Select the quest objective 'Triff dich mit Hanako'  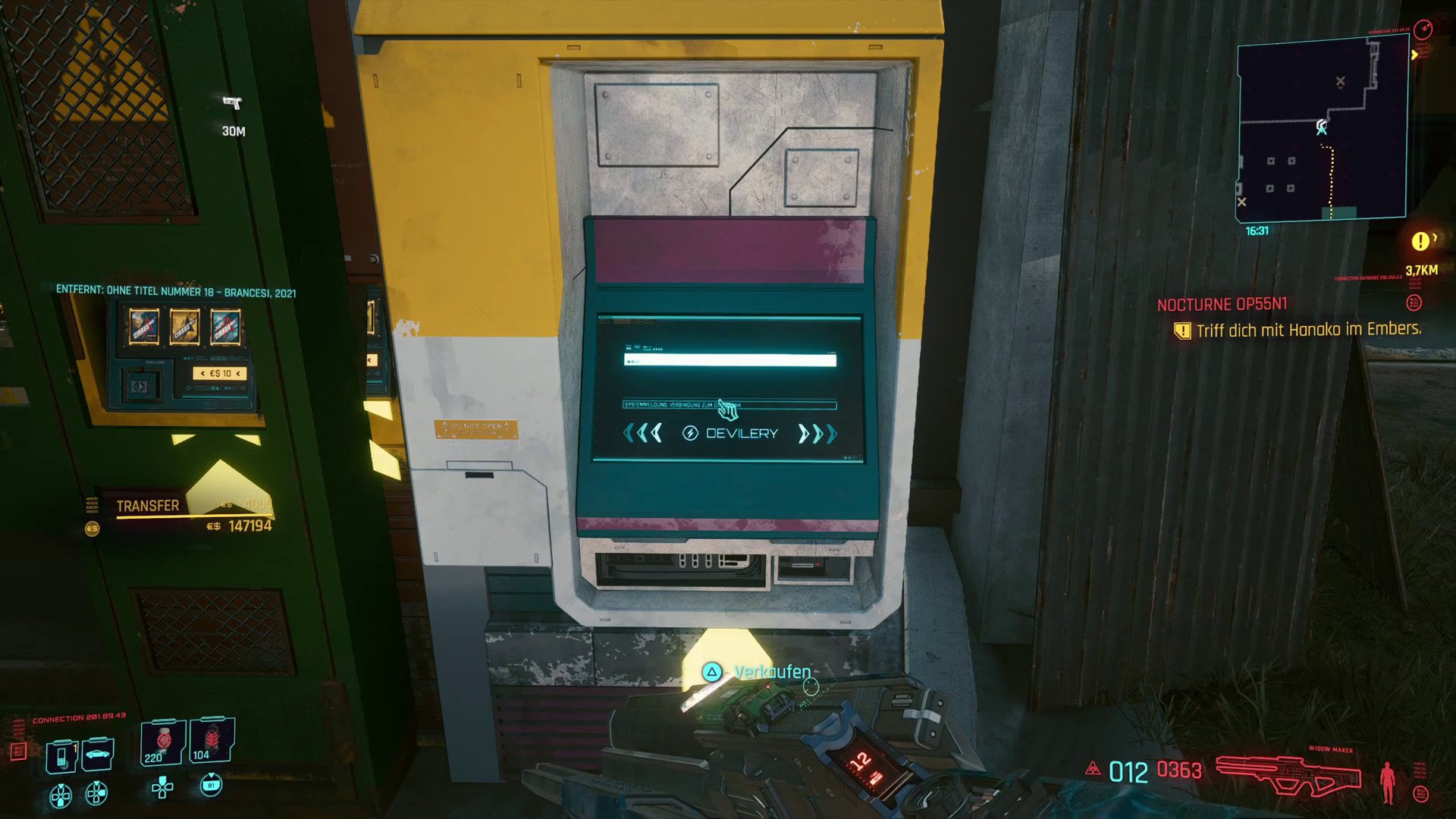tap(1307, 330)
